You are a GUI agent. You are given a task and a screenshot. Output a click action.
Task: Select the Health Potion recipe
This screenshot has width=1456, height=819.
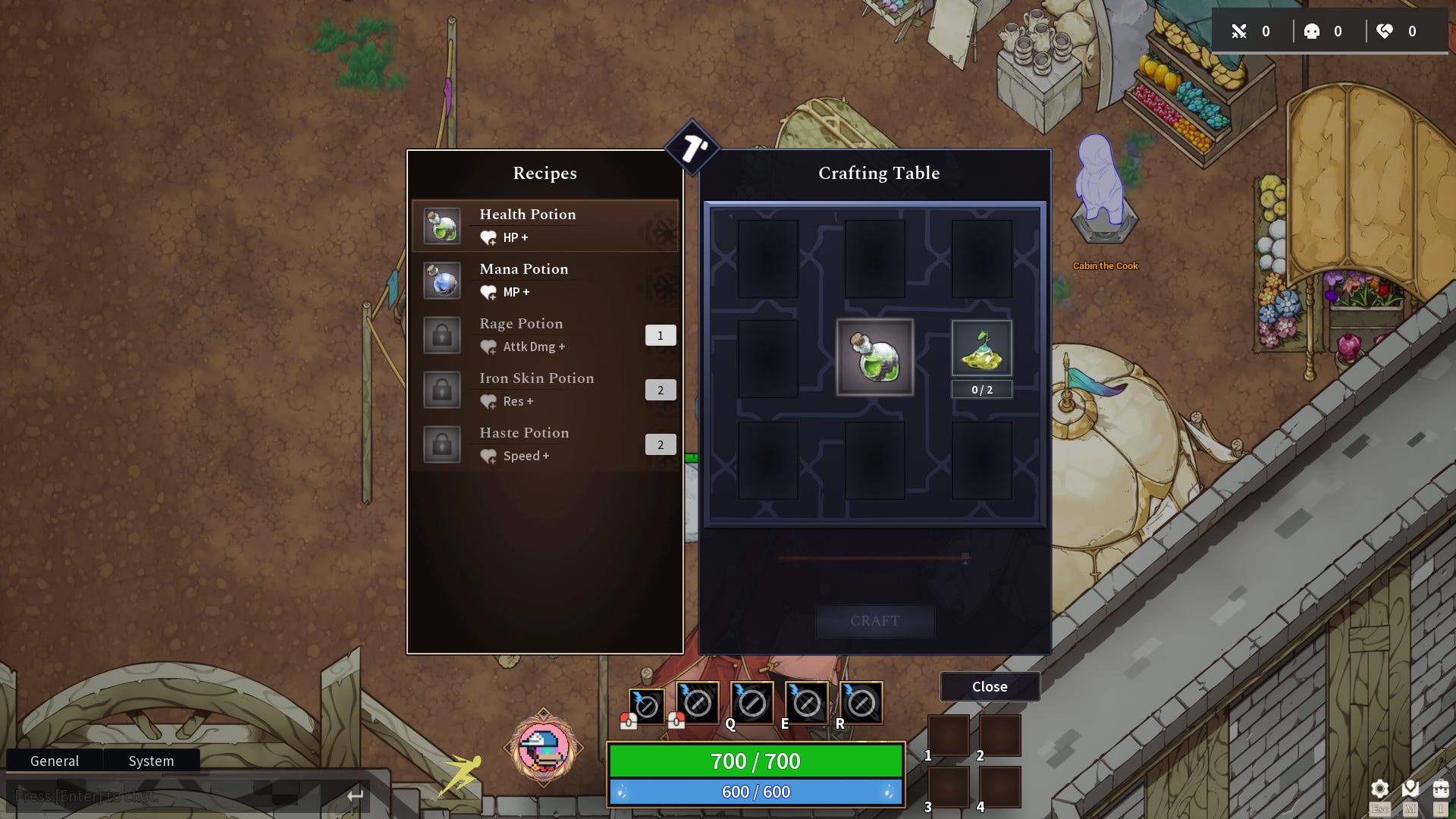click(544, 225)
